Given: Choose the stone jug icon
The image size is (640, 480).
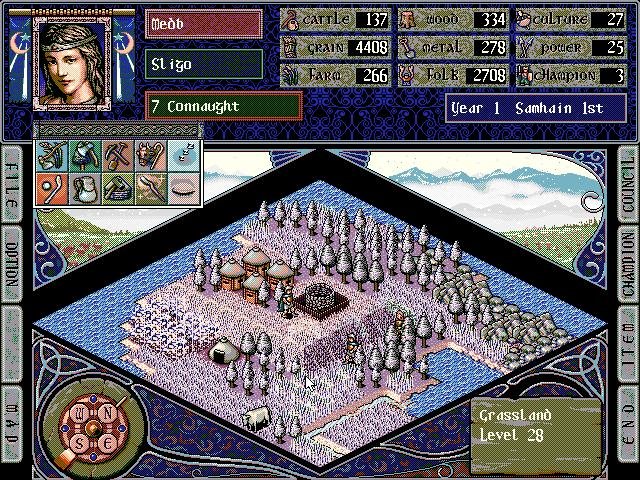Looking at the screenshot, I should pos(84,188).
